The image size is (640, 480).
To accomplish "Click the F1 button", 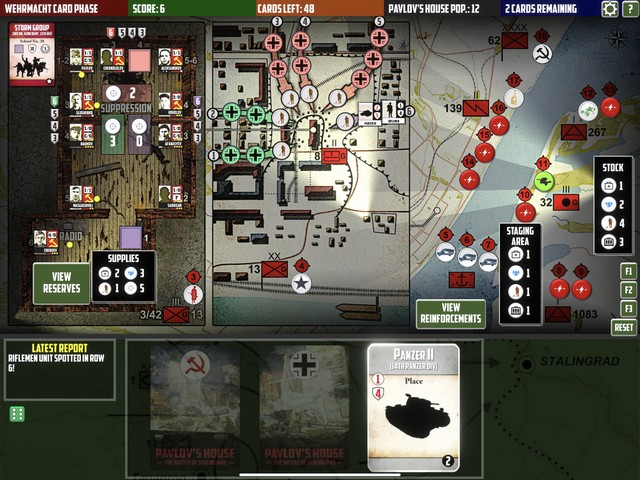I will pyautogui.click(x=627, y=271).
